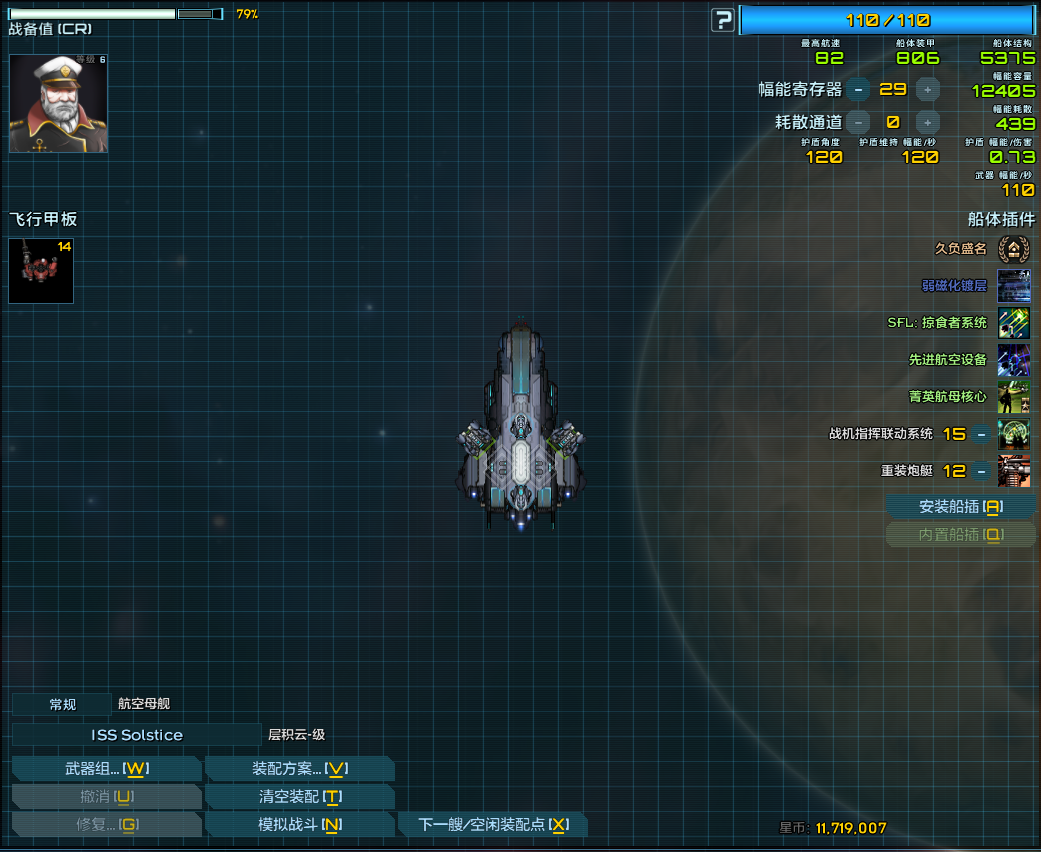Screen dimensions: 1041x852
Task: Start 模拟战斗 simulation battle
Action: (x=299, y=825)
